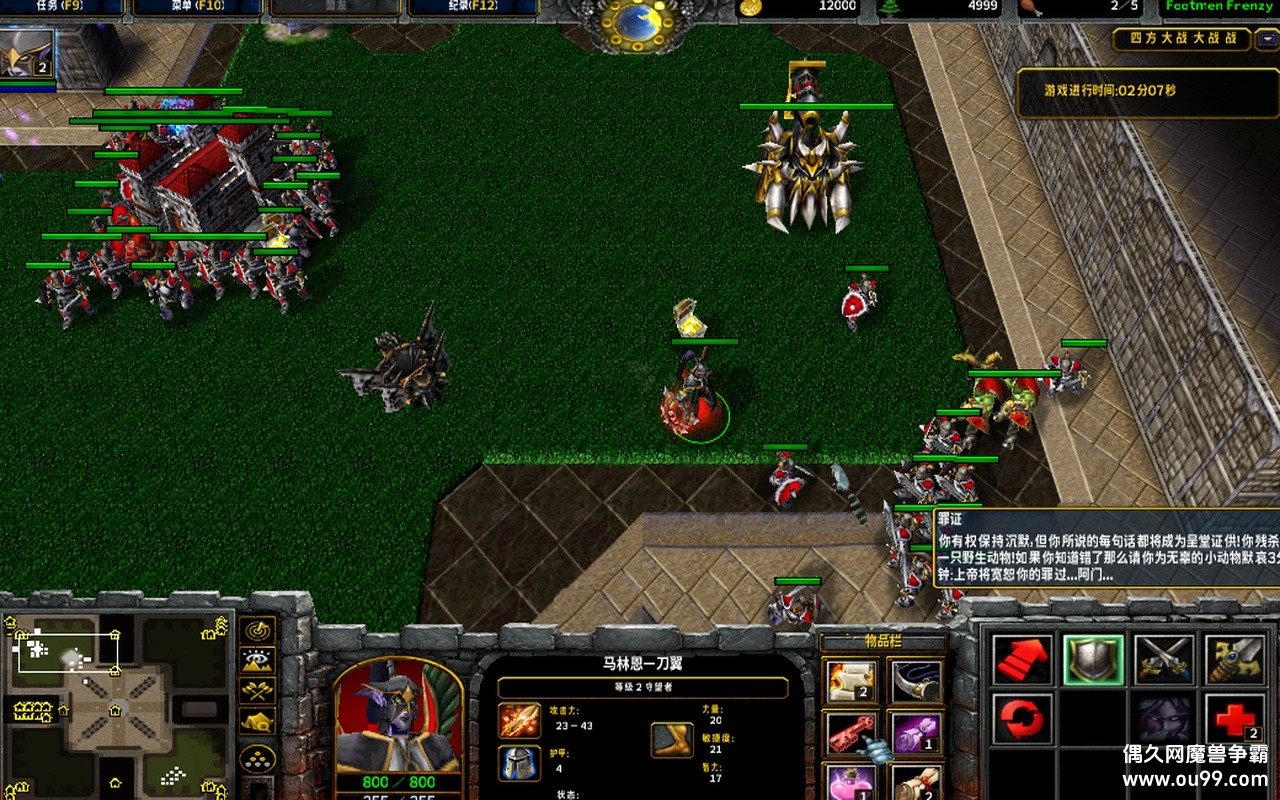Toggle minimap terrain display button
The image size is (1280, 800).
pyautogui.click(x=258, y=661)
